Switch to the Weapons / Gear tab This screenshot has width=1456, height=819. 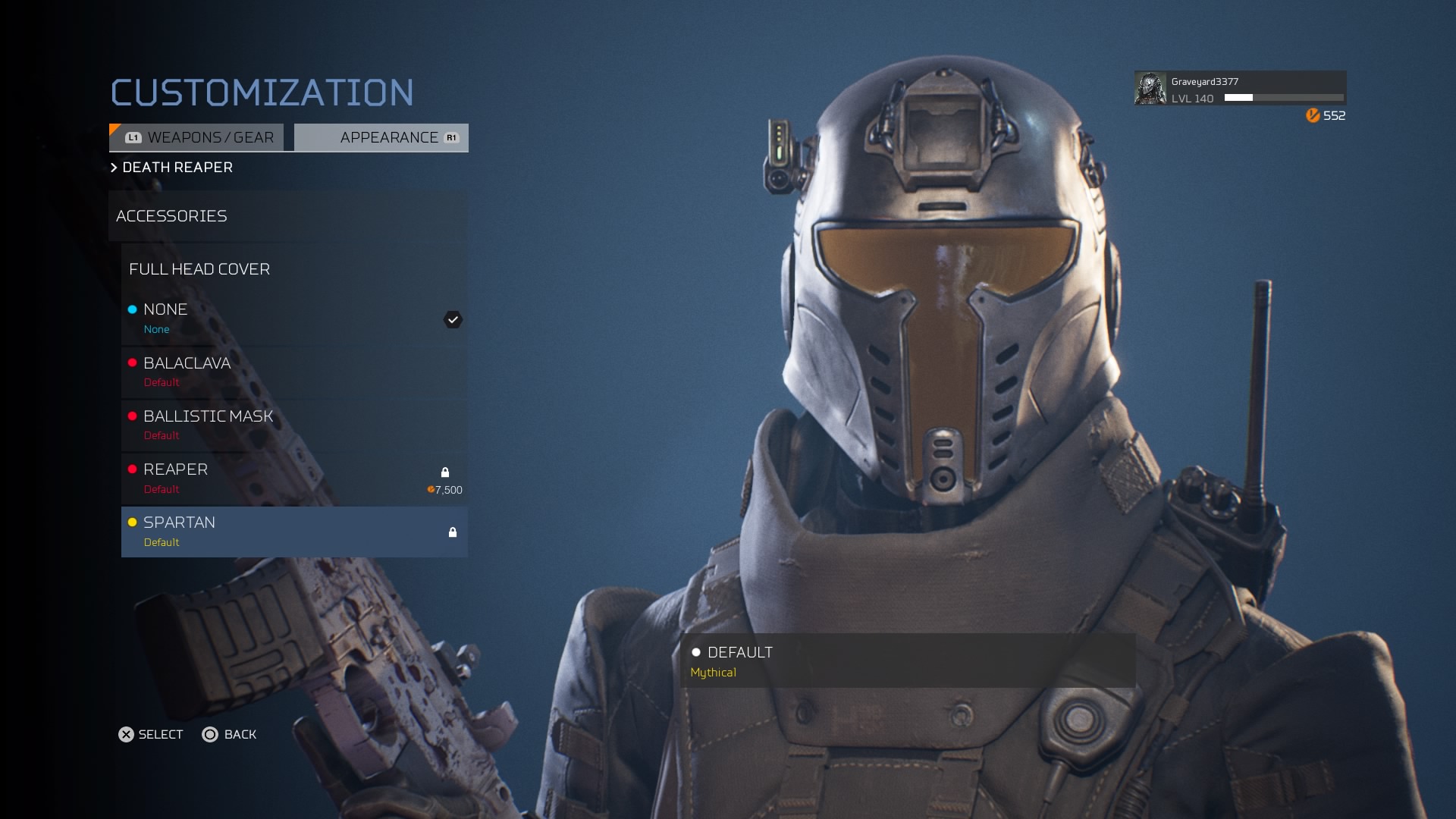197,137
